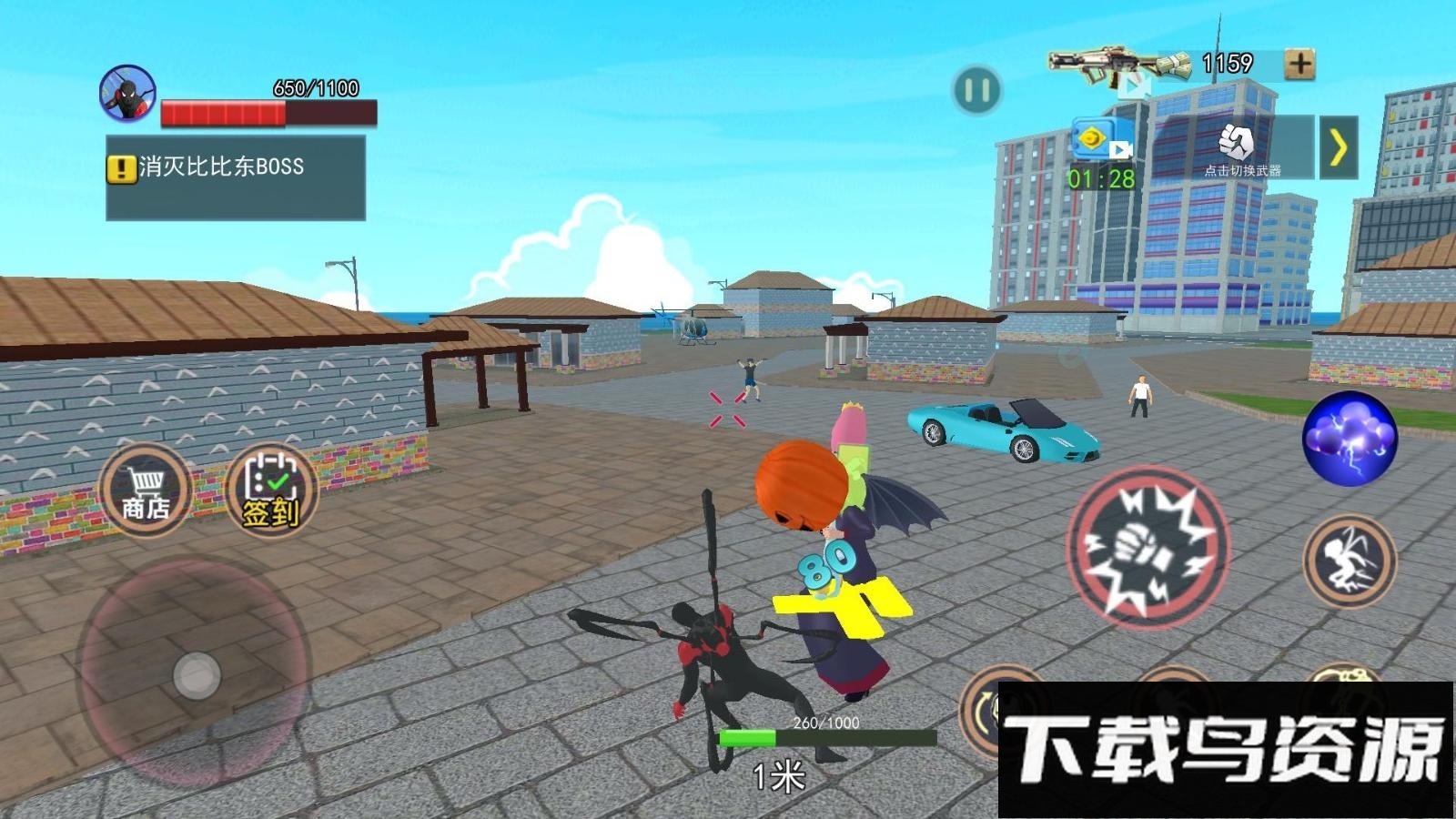Open the shop (商店) button
Image resolution: width=1456 pixels, height=819 pixels.
click(x=147, y=490)
